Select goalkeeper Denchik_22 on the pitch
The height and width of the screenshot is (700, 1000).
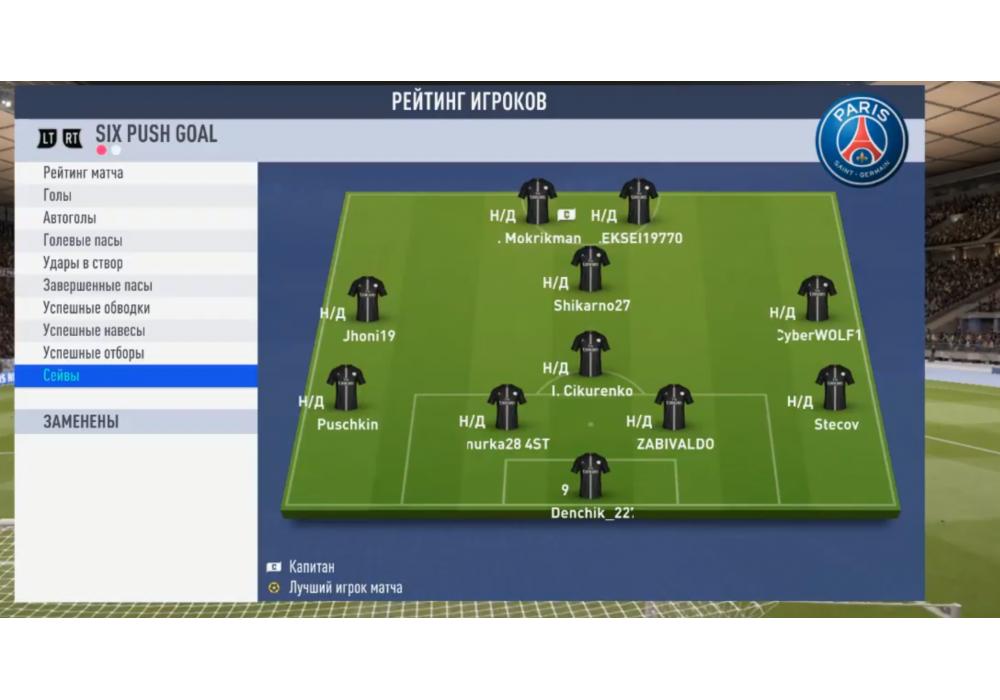(x=590, y=476)
